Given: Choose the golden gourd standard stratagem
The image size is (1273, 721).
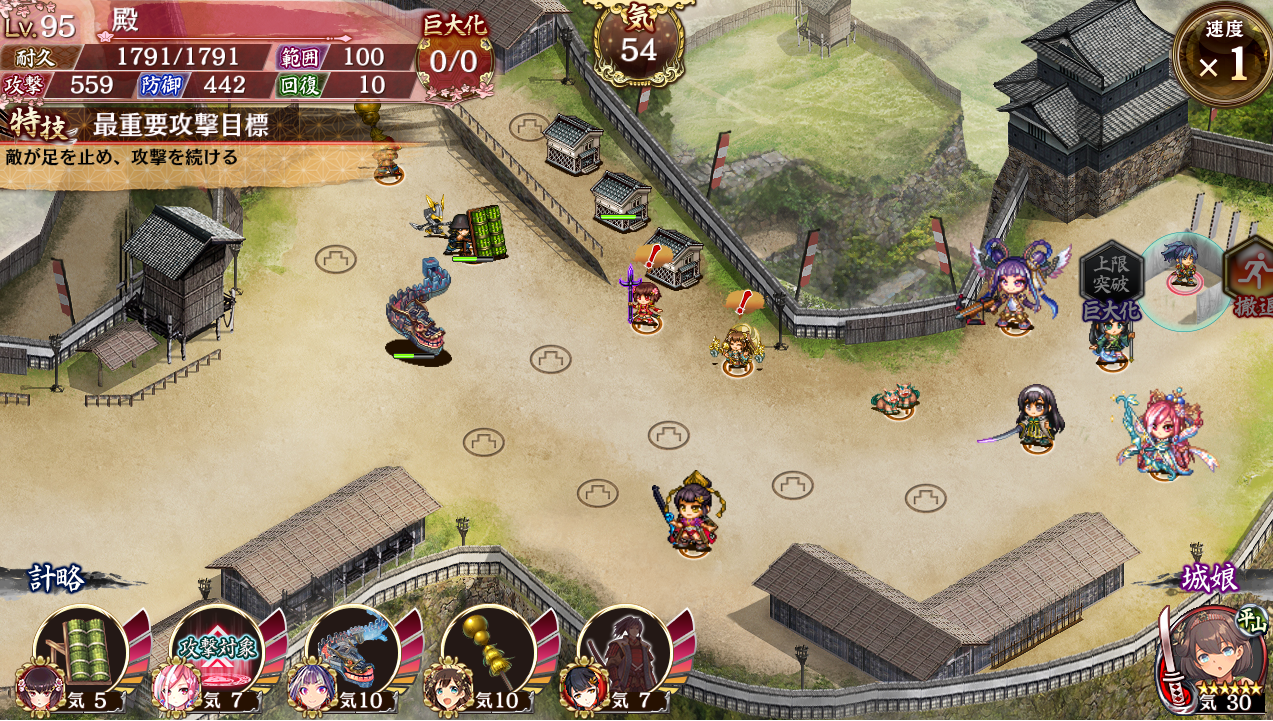Looking at the screenshot, I should point(488,652).
